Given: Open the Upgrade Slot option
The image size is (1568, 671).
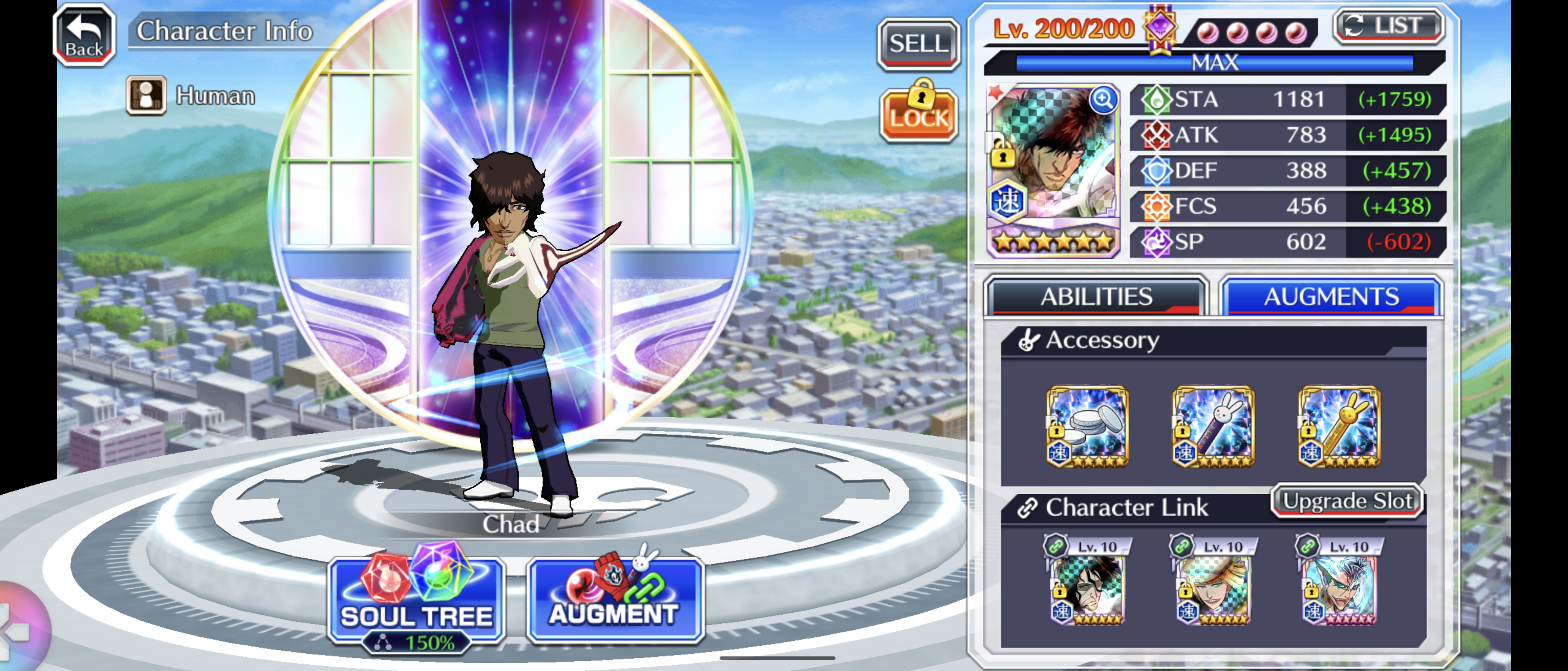Looking at the screenshot, I should (1347, 501).
